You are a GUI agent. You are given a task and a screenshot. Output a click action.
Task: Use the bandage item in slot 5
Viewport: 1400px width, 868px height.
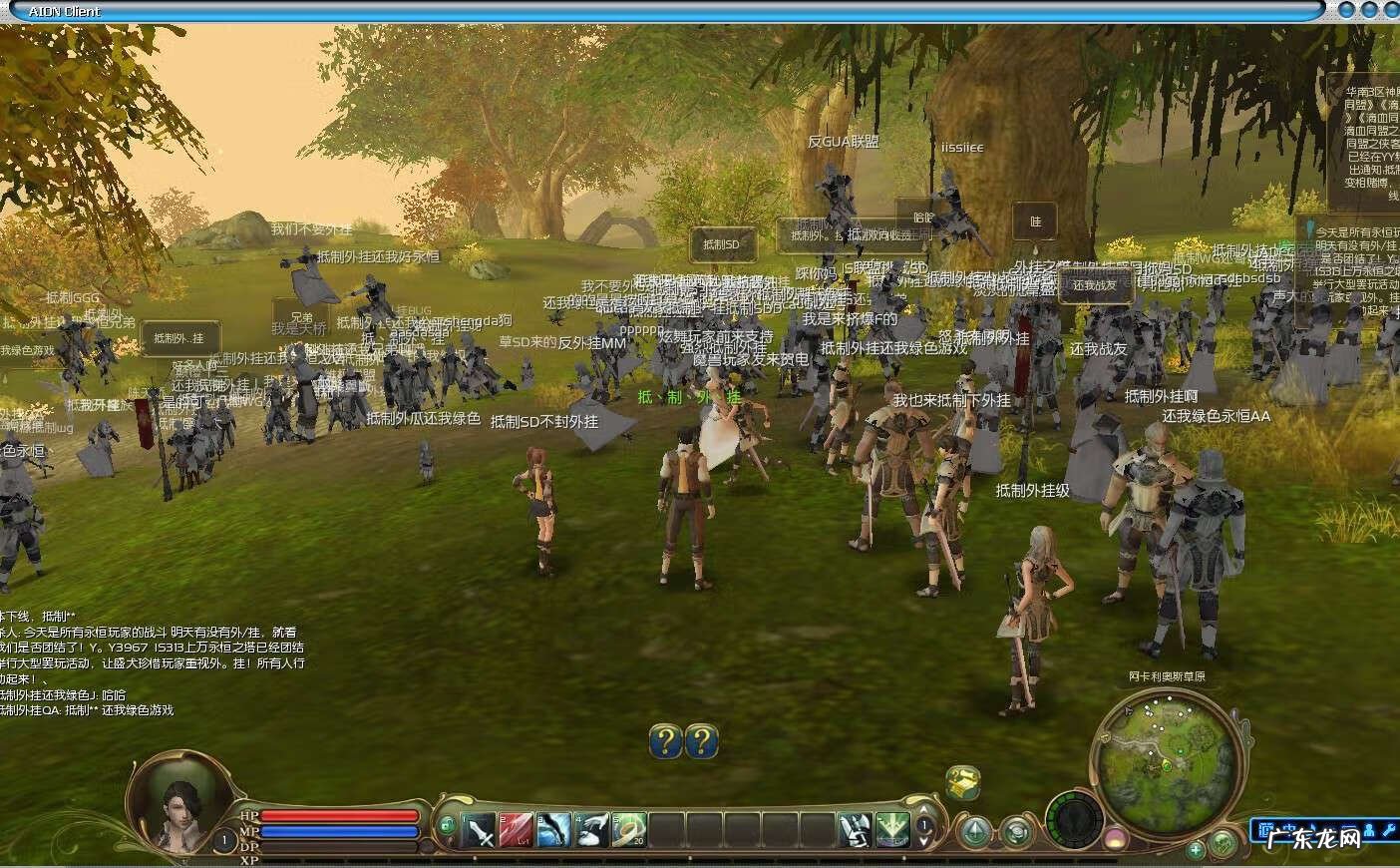click(x=629, y=830)
